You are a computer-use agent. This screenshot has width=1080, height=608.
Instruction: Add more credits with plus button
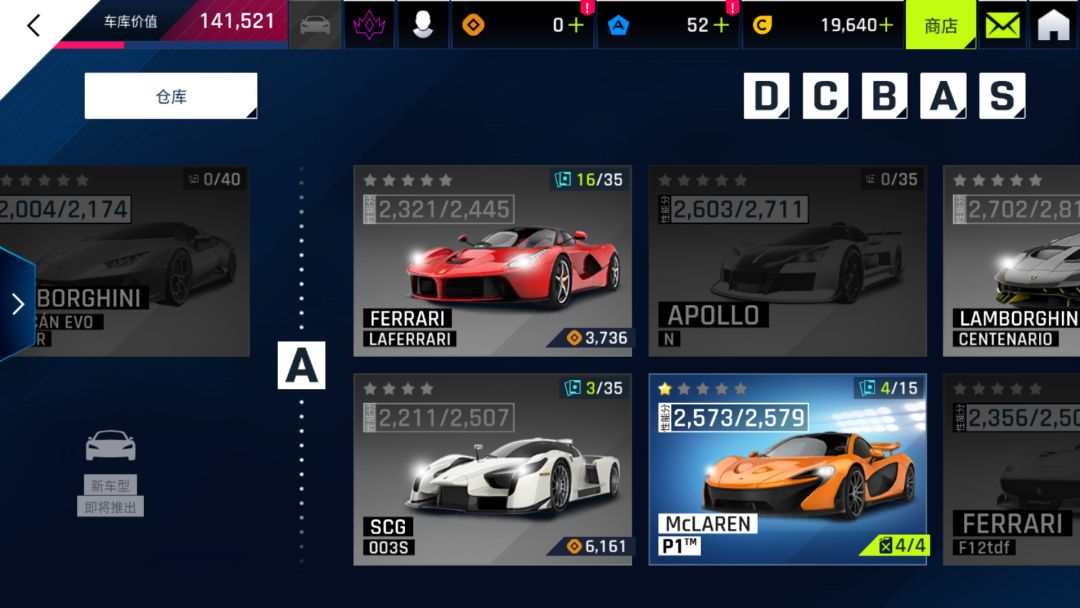tap(885, 25)
